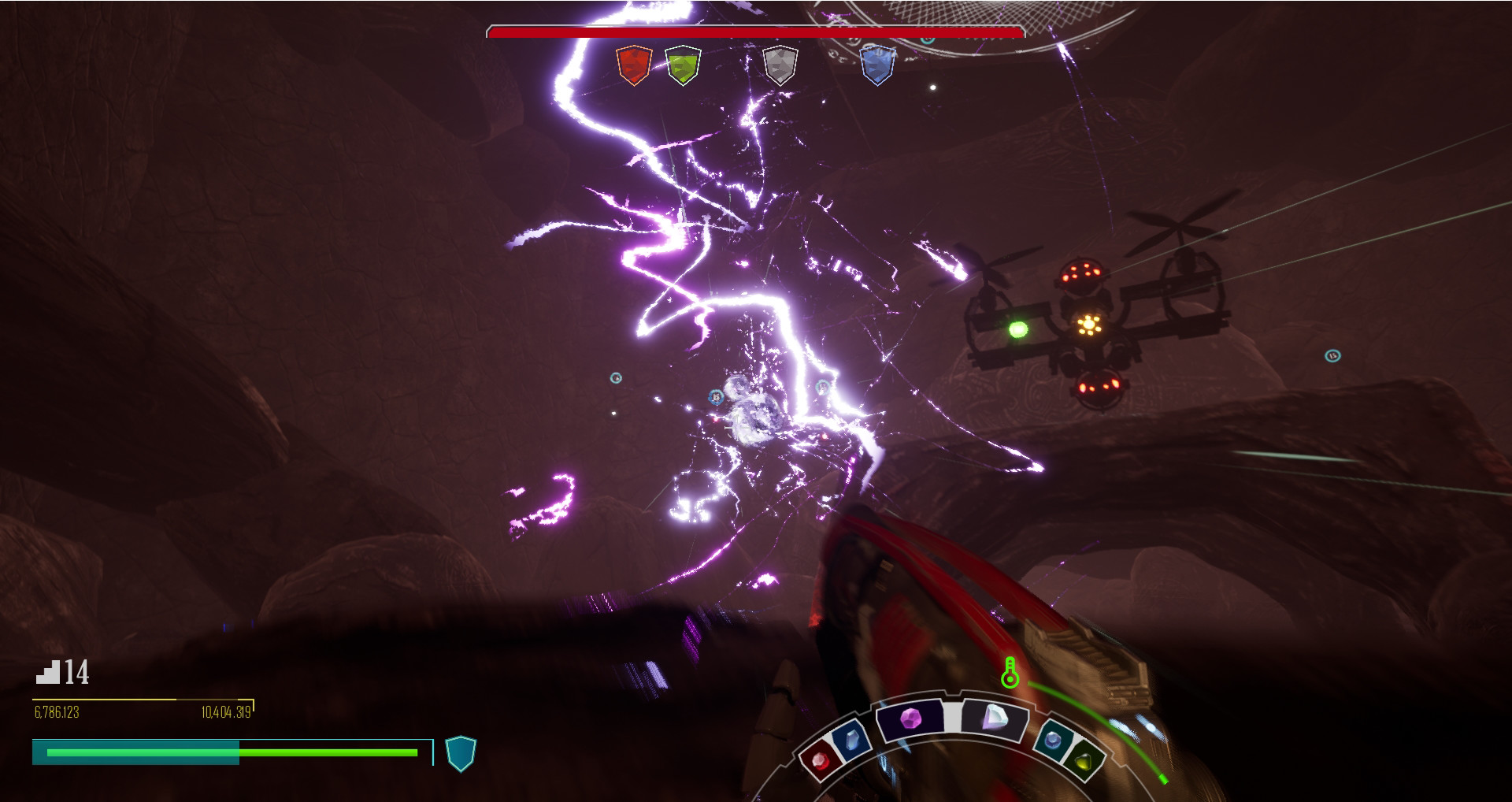Select the boss health bar at the top
1512x802 pixels.
754,34
